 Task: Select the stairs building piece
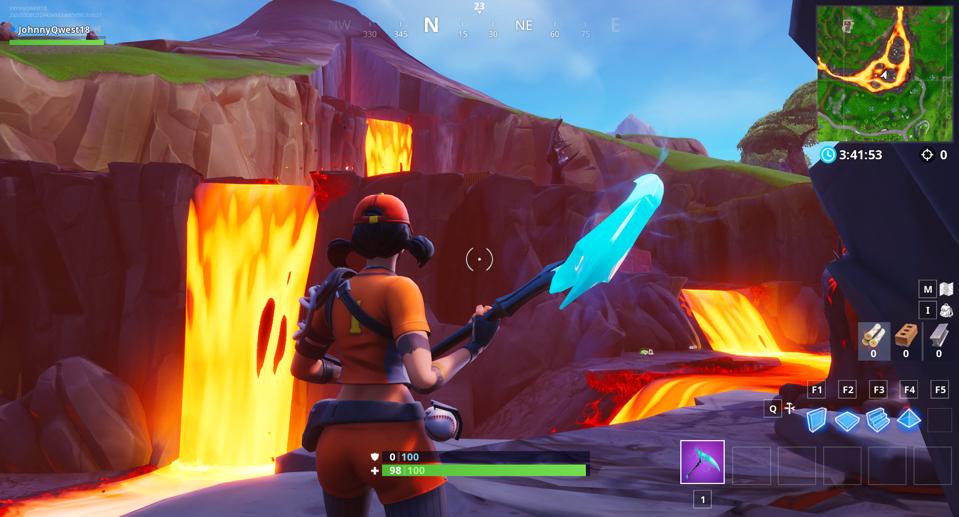(x=878, y=420)
